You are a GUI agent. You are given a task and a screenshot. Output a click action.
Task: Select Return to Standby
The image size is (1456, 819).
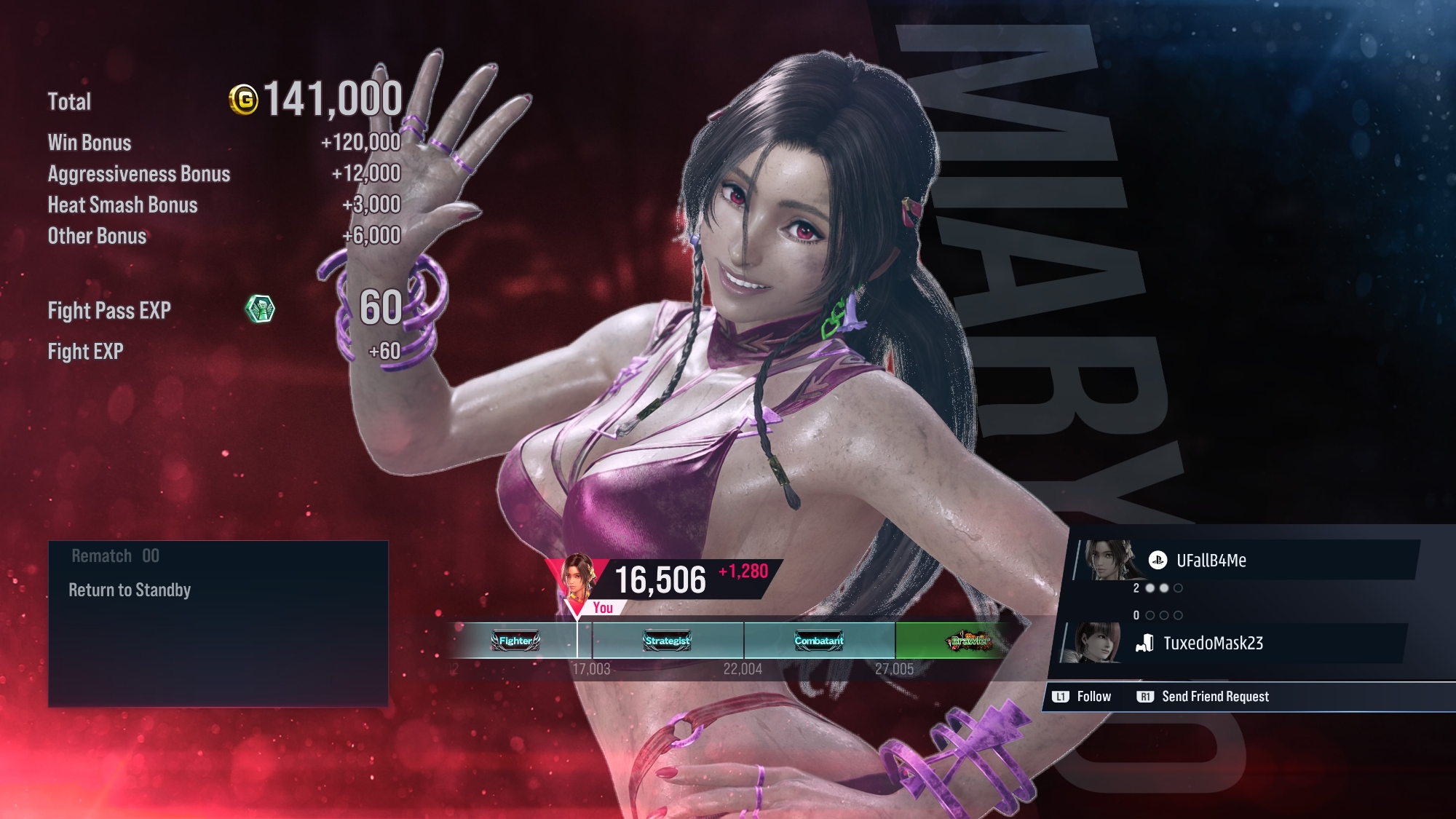click(x=130, y=590)
